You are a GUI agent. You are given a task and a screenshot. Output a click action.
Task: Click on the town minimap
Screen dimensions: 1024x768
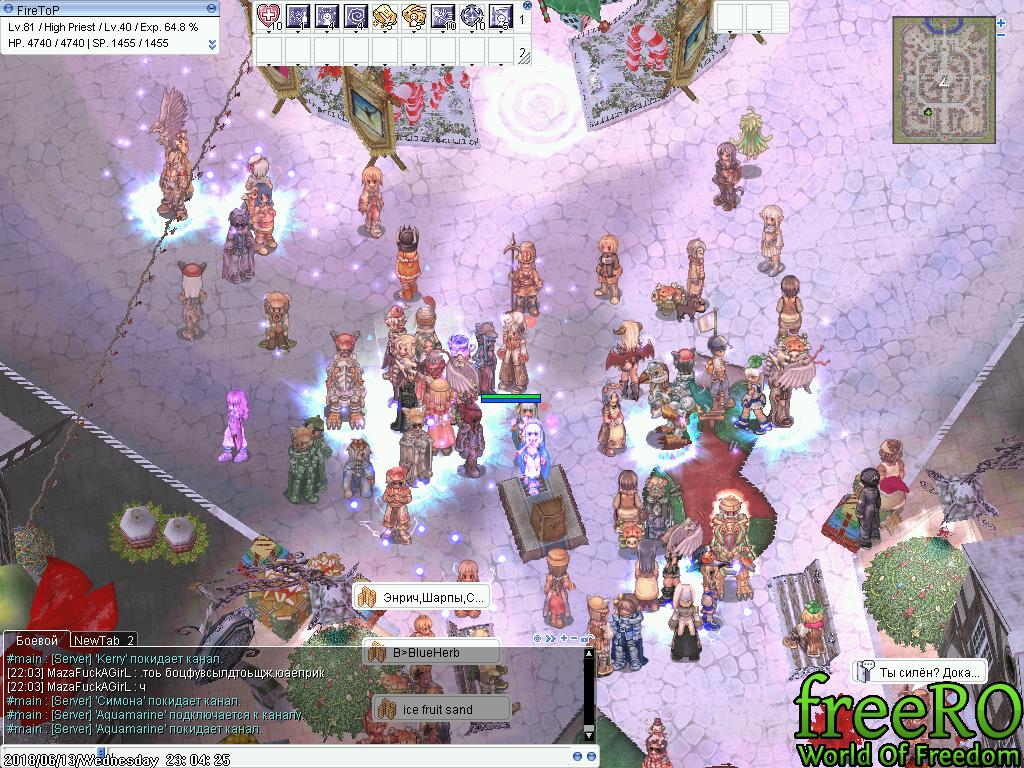[944, 79]
